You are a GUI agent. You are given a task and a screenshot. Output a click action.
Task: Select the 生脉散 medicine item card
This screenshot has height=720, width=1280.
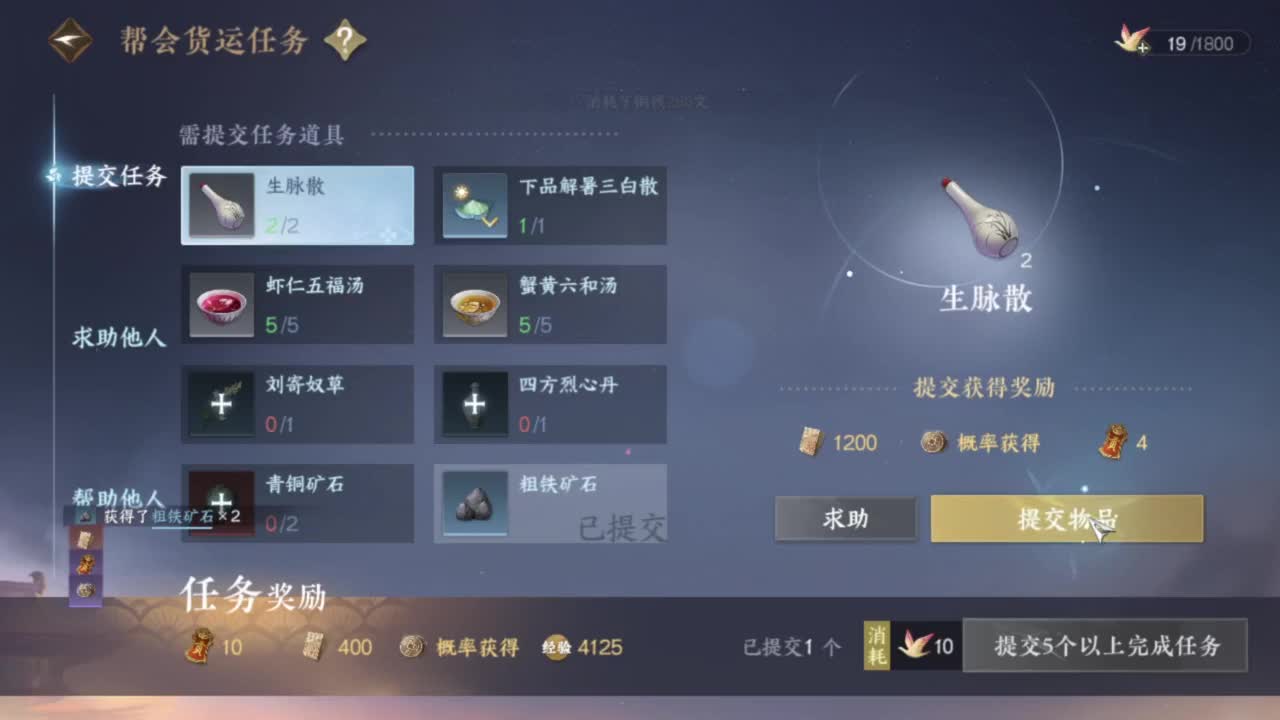point(297,204)
